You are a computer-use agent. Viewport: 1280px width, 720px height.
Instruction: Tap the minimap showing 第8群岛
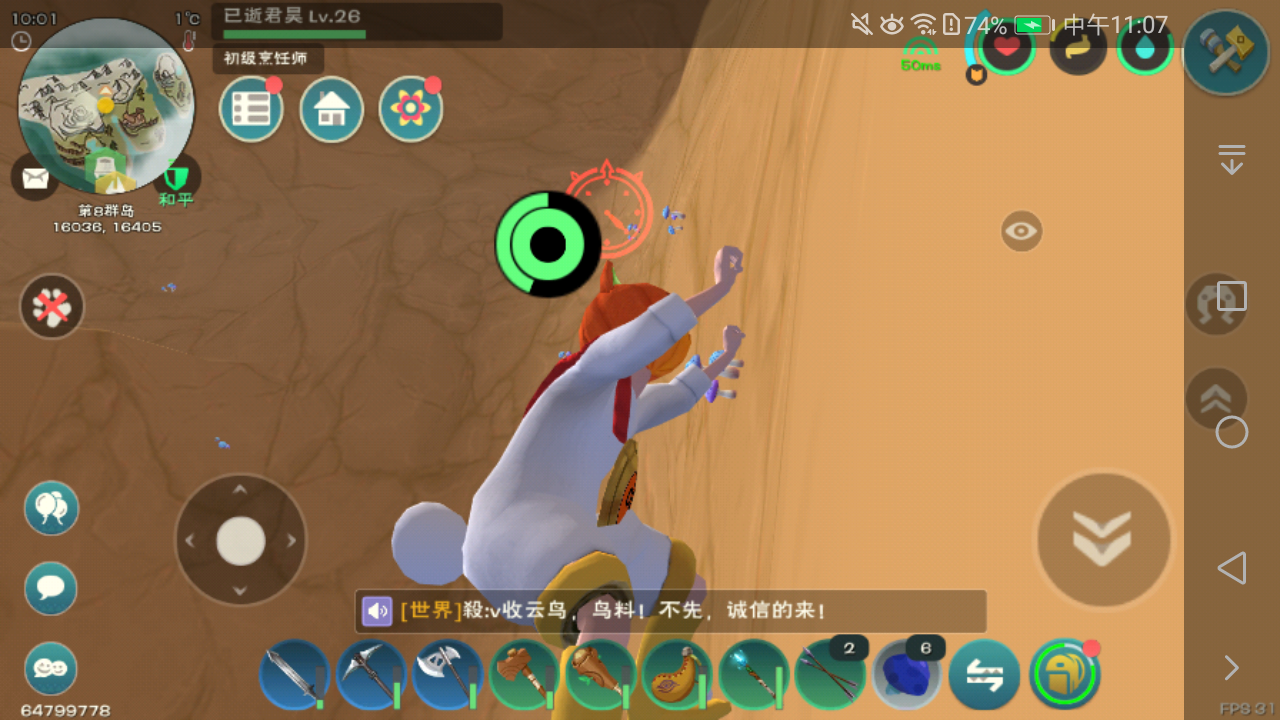click(x=103, y=108)
